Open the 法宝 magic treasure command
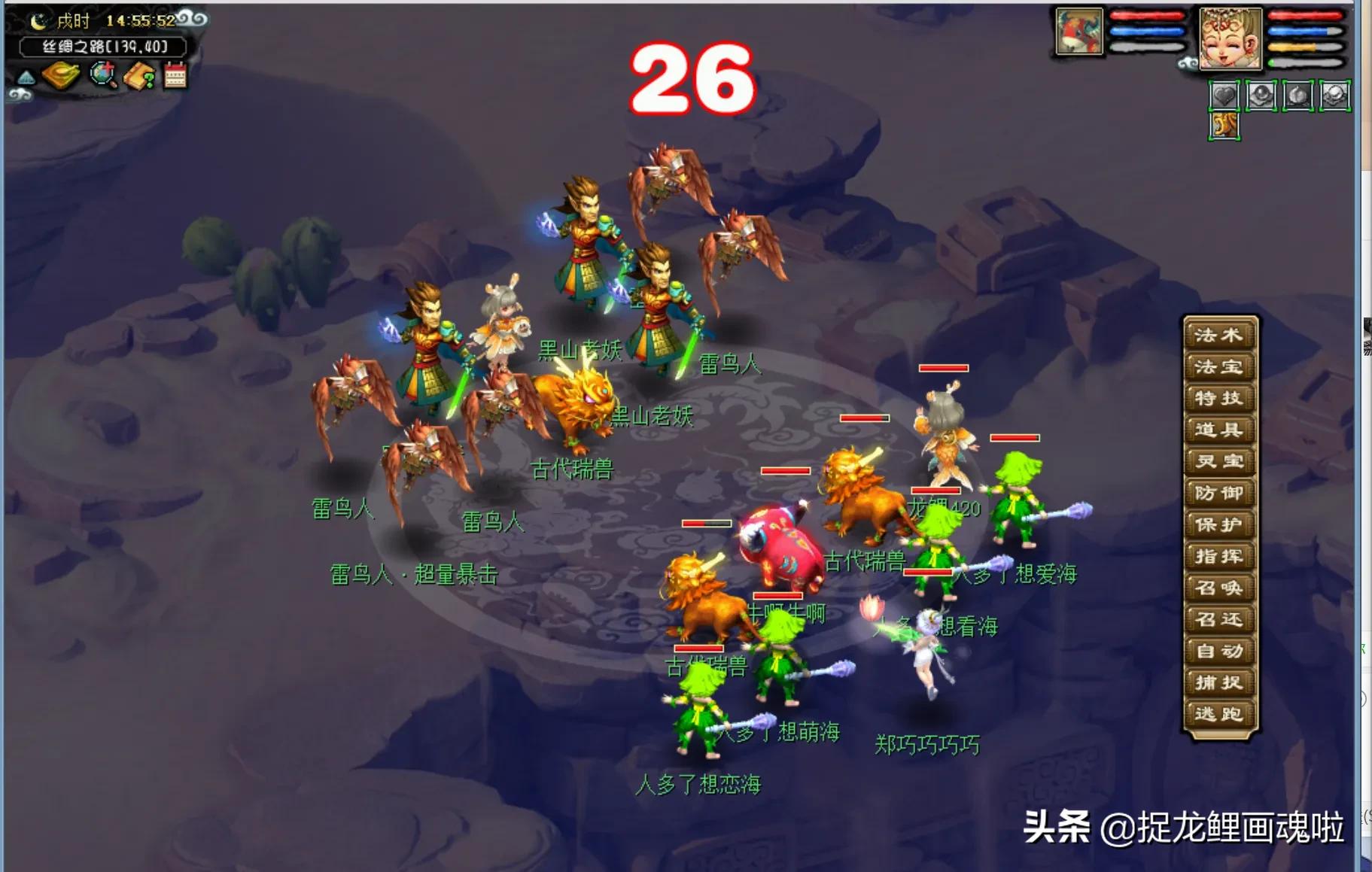Viewport: 1372px width, 872px height. coord(1220,366)
